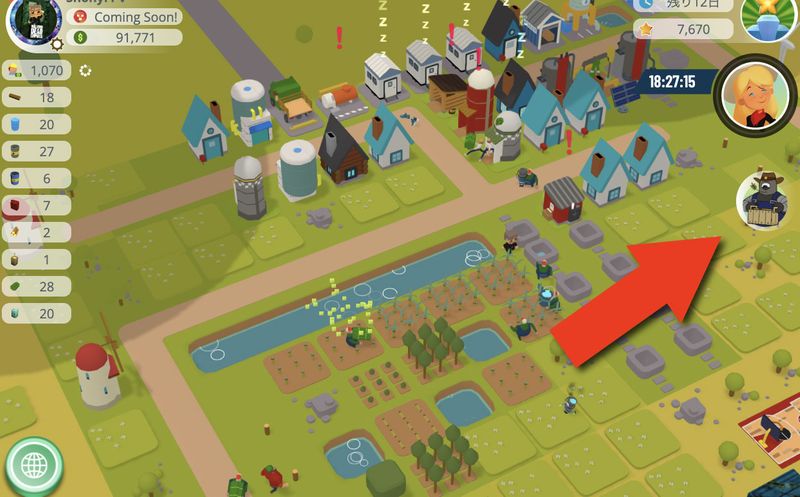Select the wood log resource entry

tap(36, 98)
